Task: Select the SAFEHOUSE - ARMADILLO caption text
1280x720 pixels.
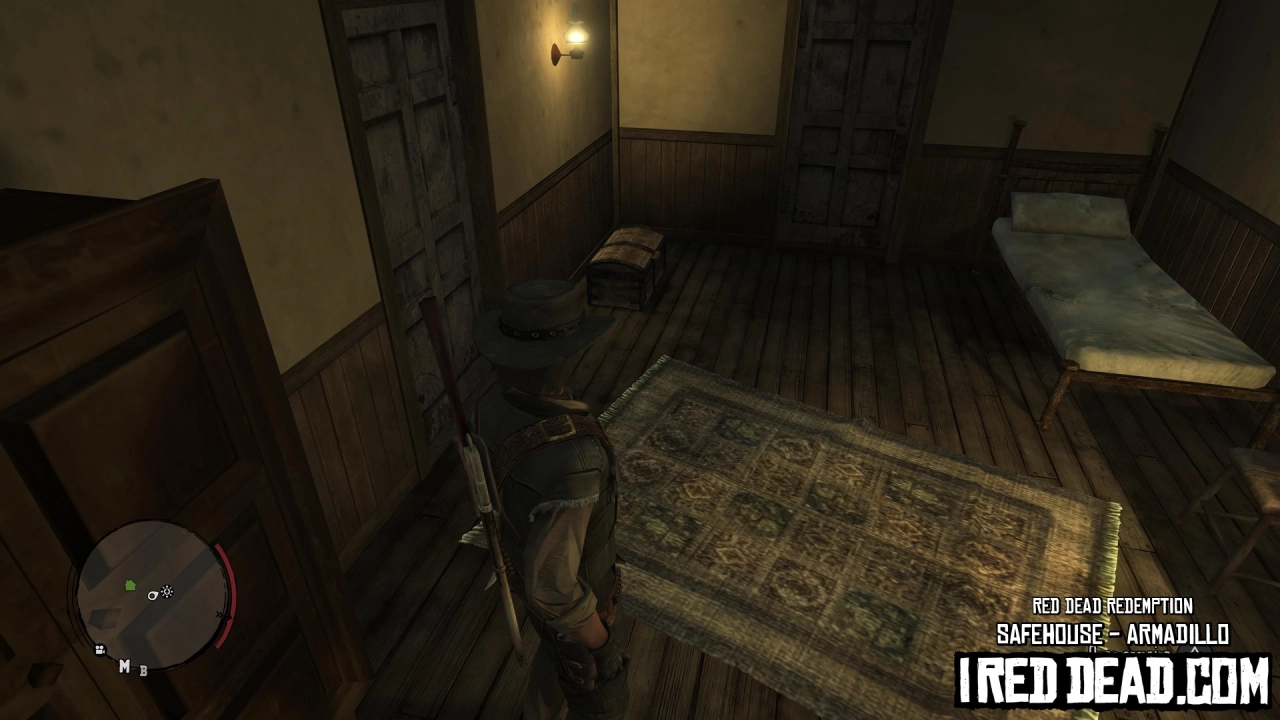Action: click(1113, 632)
